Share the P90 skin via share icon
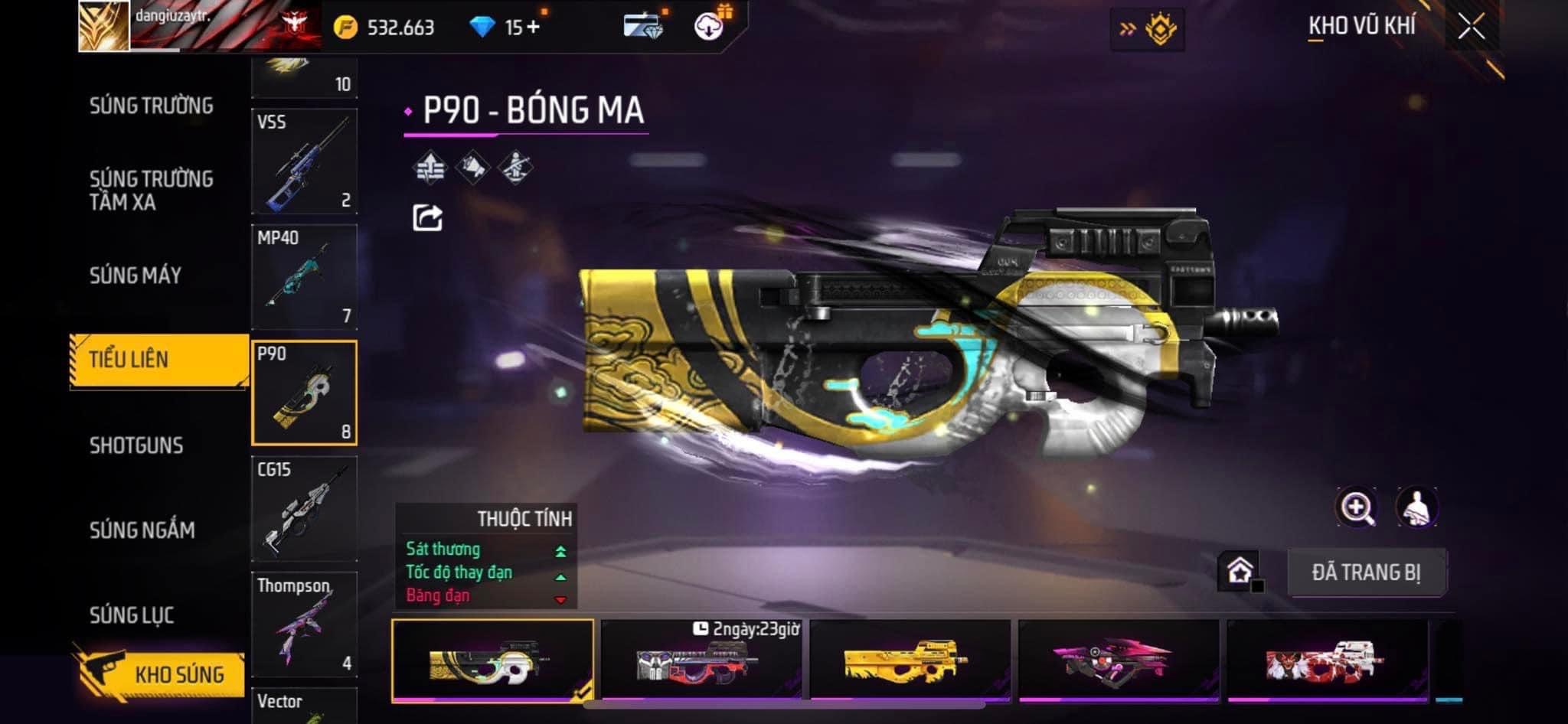The image size is (1568, 724). (427, 218)
